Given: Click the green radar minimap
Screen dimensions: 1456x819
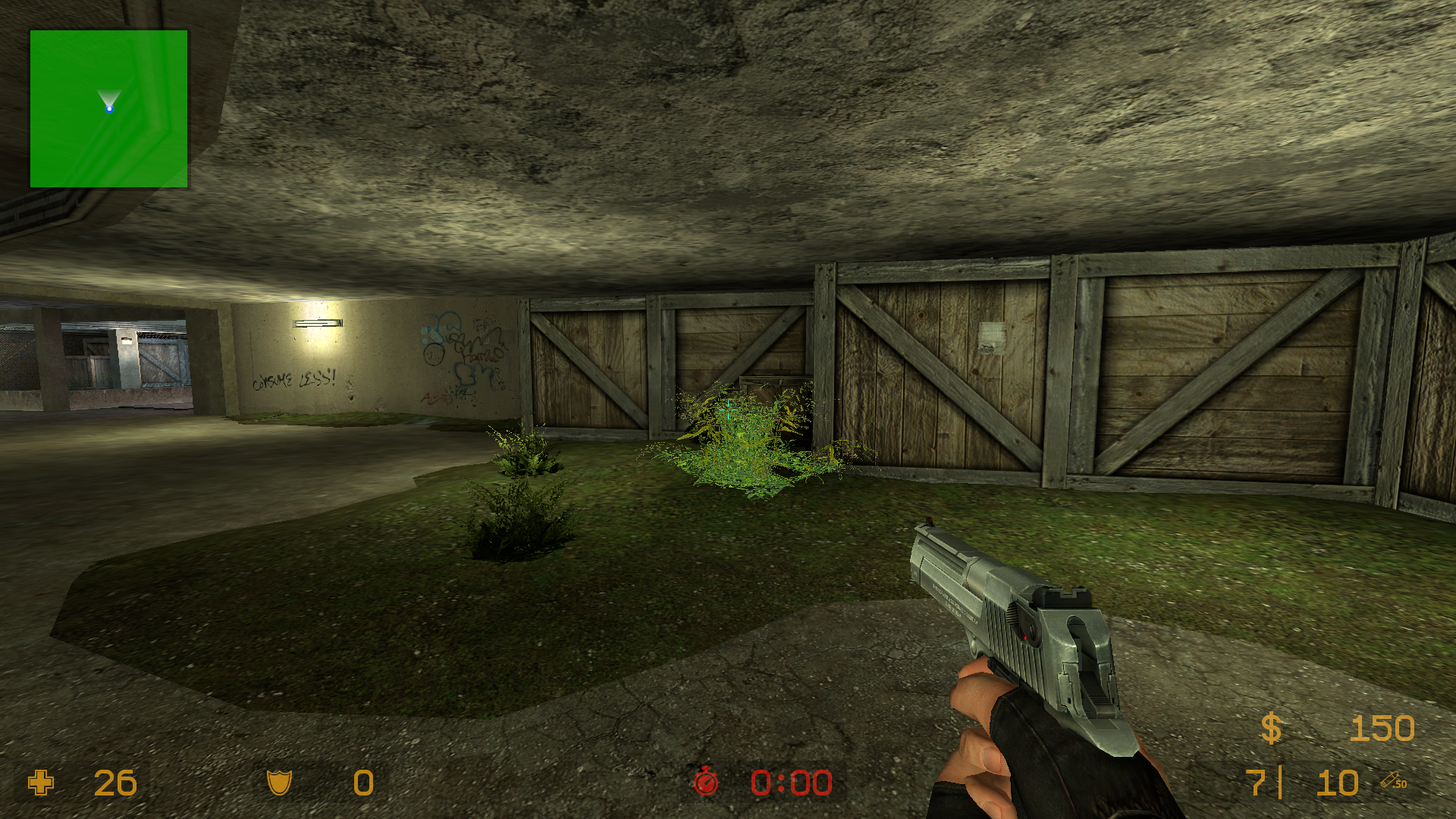Looking at the screenshot, I should pyautogui.click(x=108, y=108).
